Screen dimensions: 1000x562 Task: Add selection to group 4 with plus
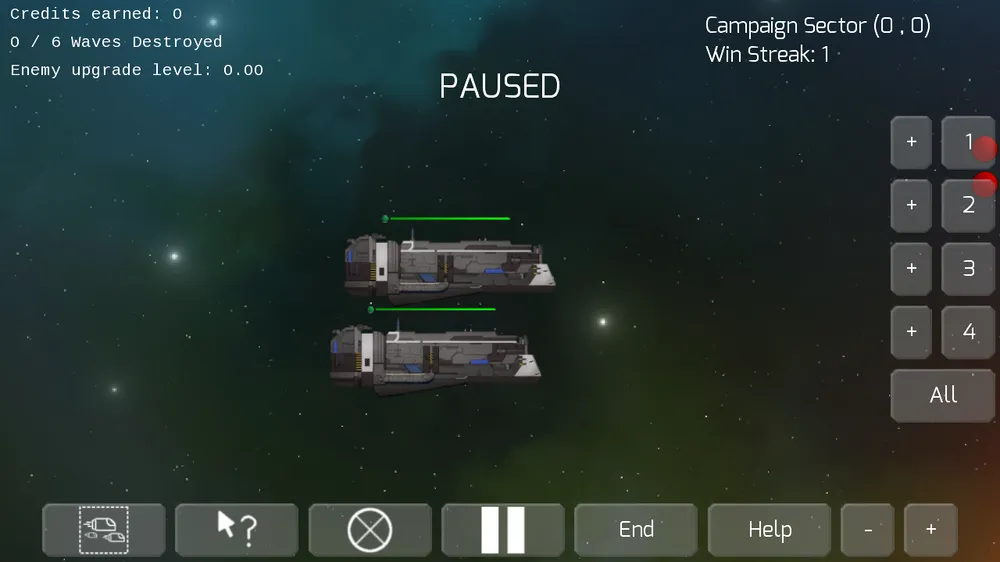[x=911, y=332]
